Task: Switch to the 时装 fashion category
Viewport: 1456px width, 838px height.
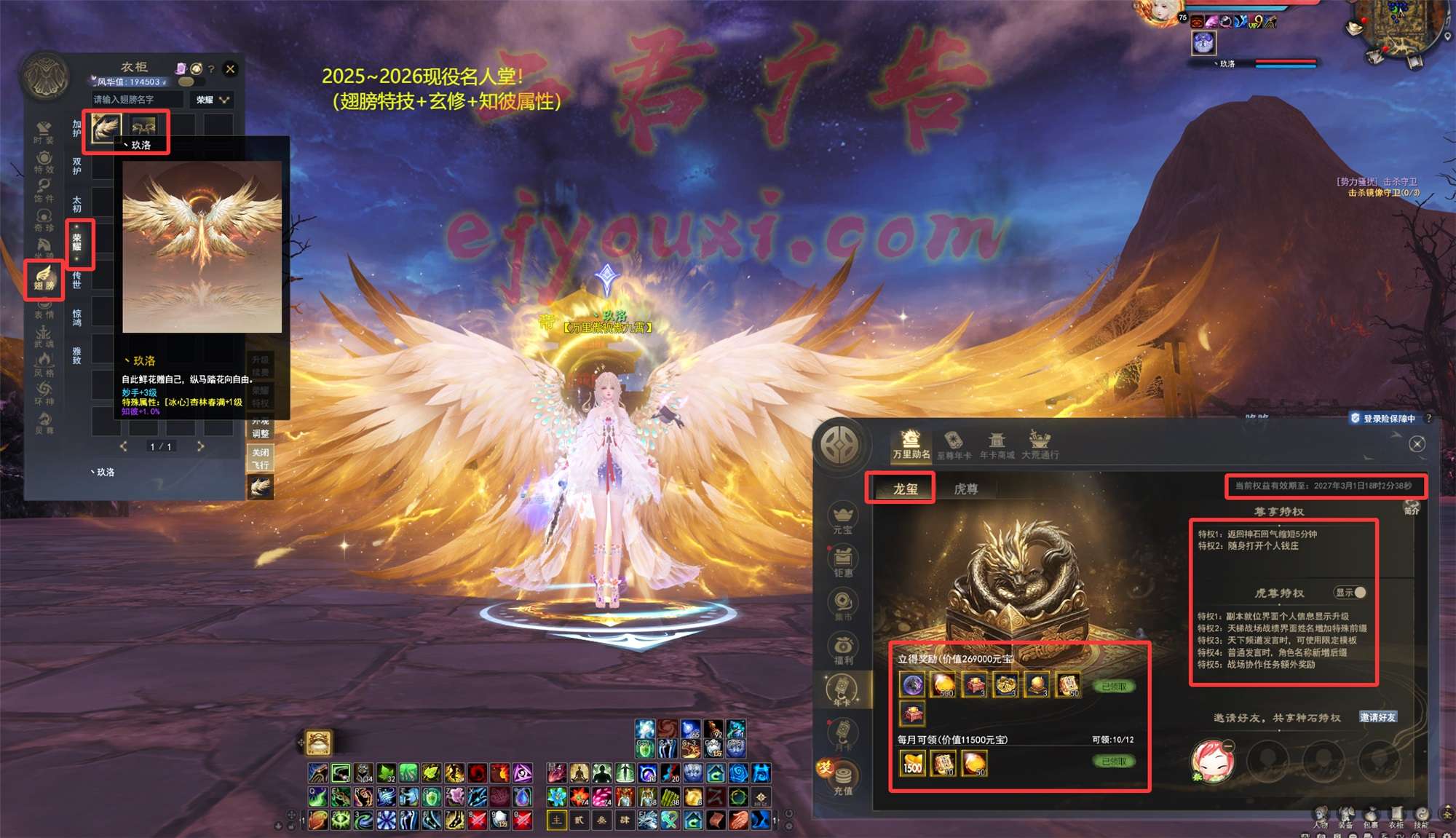Action: 44,133
